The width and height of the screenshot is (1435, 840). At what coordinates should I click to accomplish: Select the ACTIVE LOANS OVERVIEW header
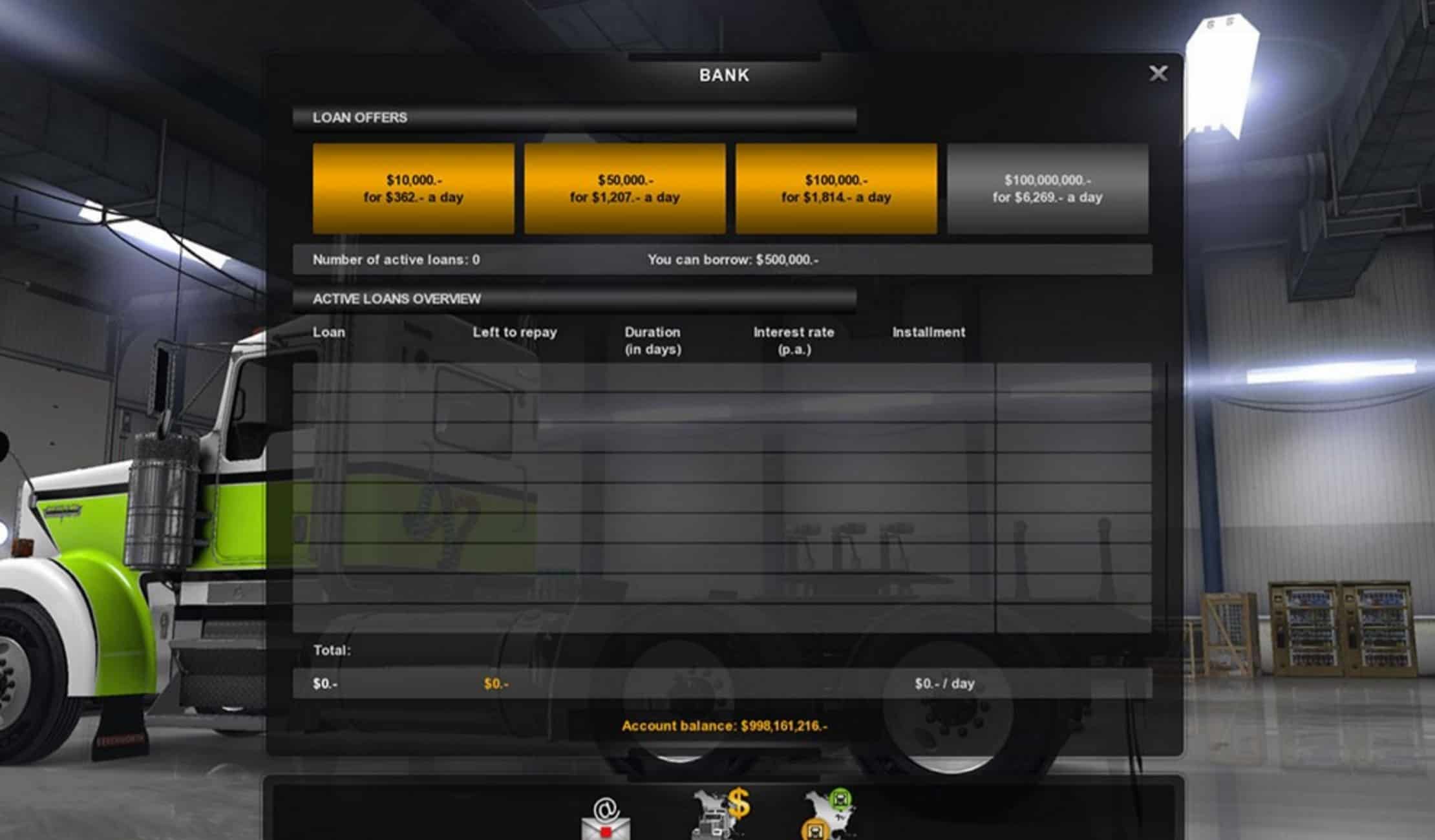click(396, 299)
